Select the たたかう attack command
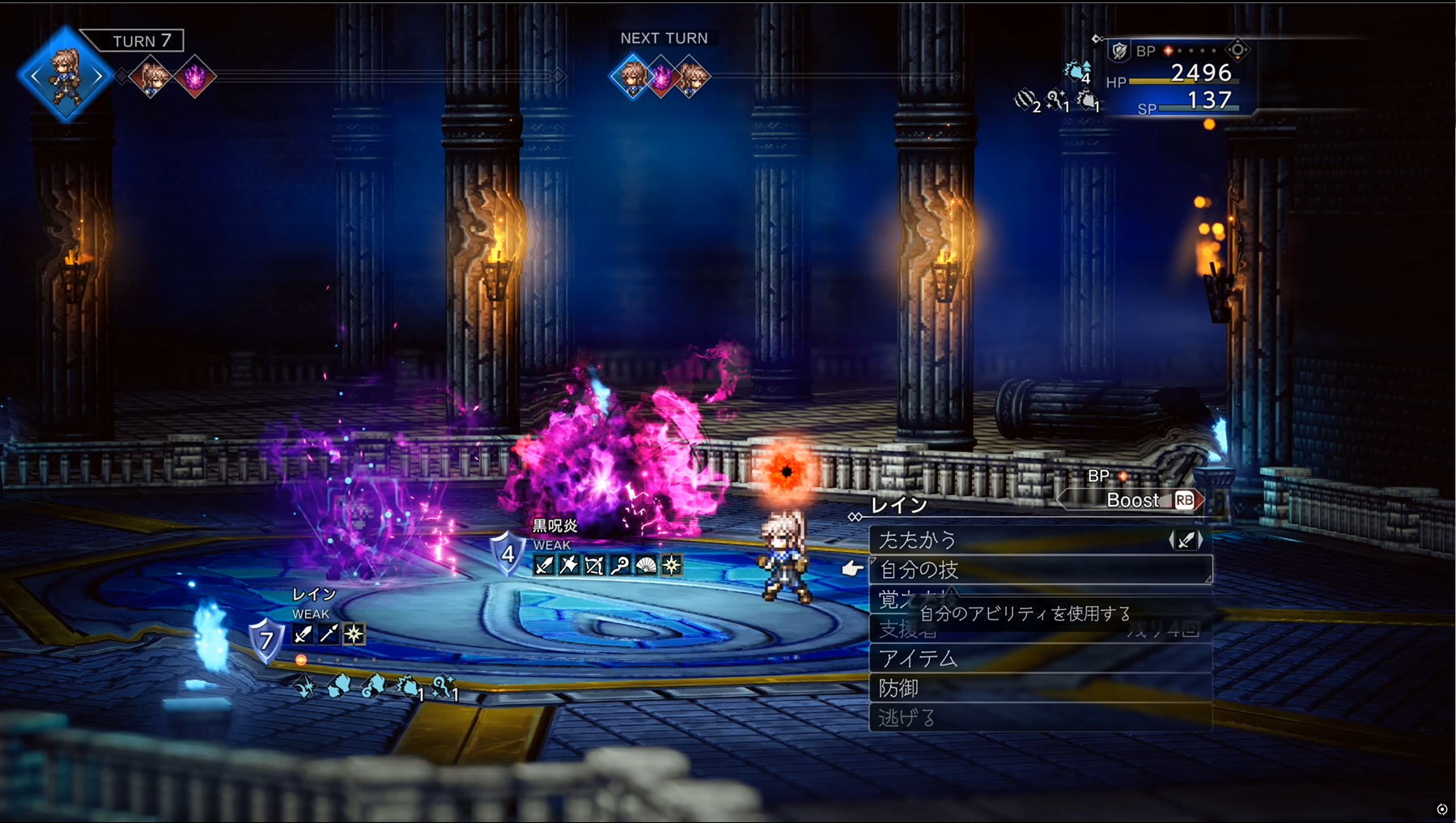 tap(1020, 540)
